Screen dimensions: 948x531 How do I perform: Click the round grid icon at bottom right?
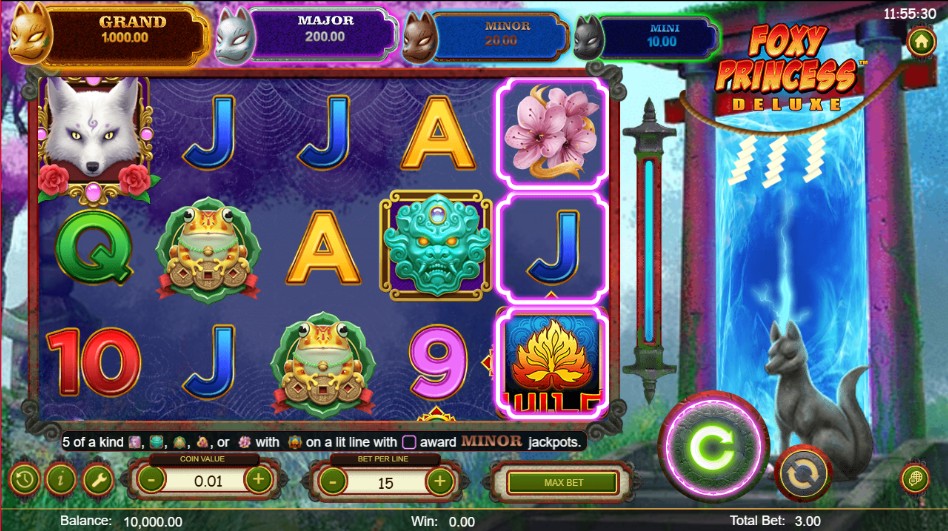coord(913,478)
